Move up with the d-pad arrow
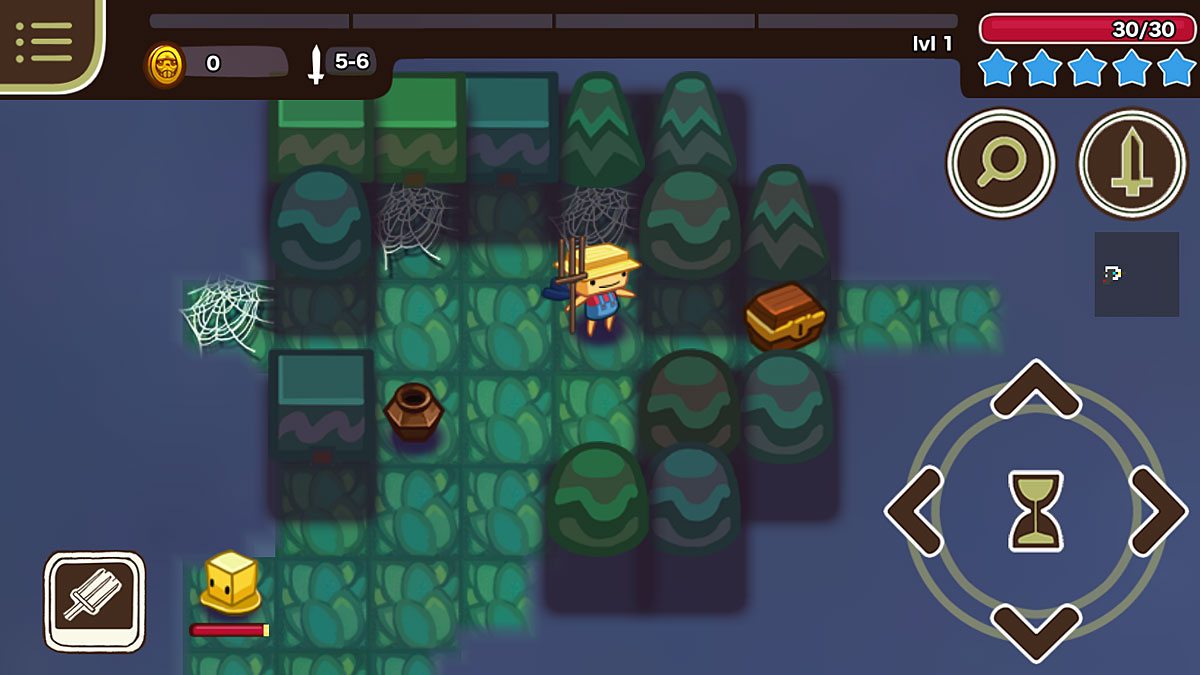1200x675 pixels. click(x=1035, y=390)
